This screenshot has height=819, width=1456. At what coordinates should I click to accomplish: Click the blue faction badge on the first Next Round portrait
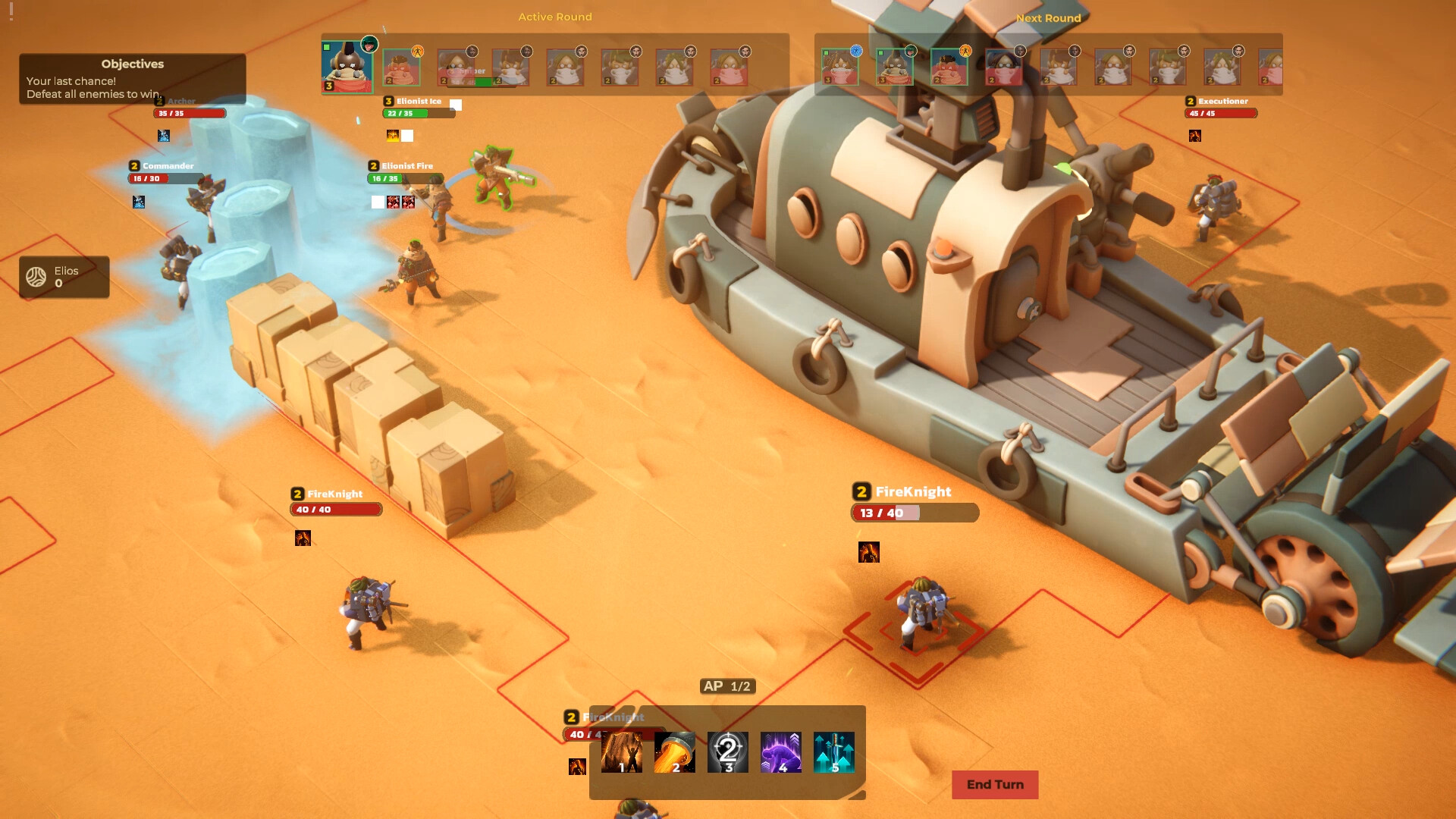[855, 50]
